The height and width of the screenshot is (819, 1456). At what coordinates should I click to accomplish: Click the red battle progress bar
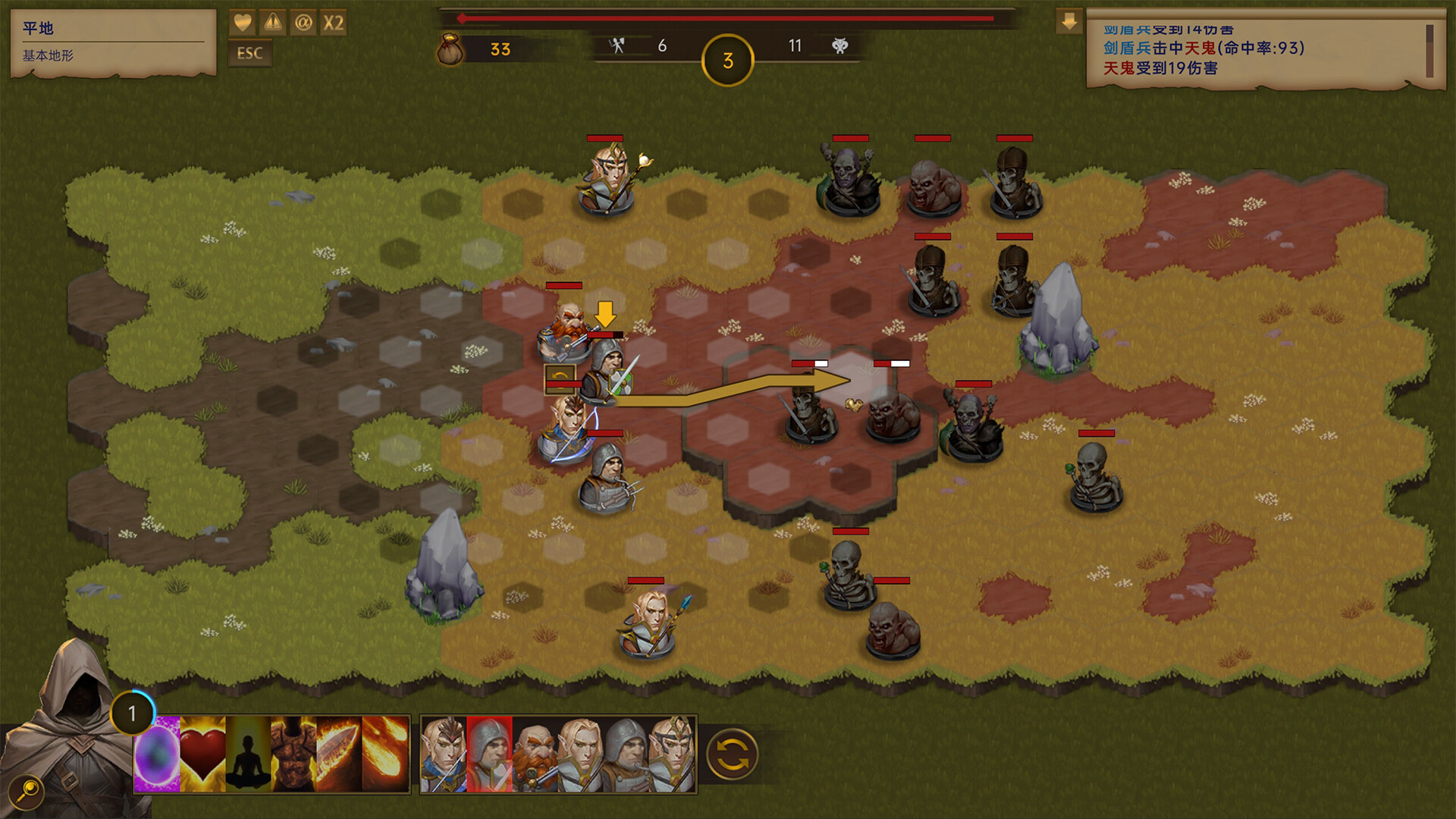click(x=724, y=17)
